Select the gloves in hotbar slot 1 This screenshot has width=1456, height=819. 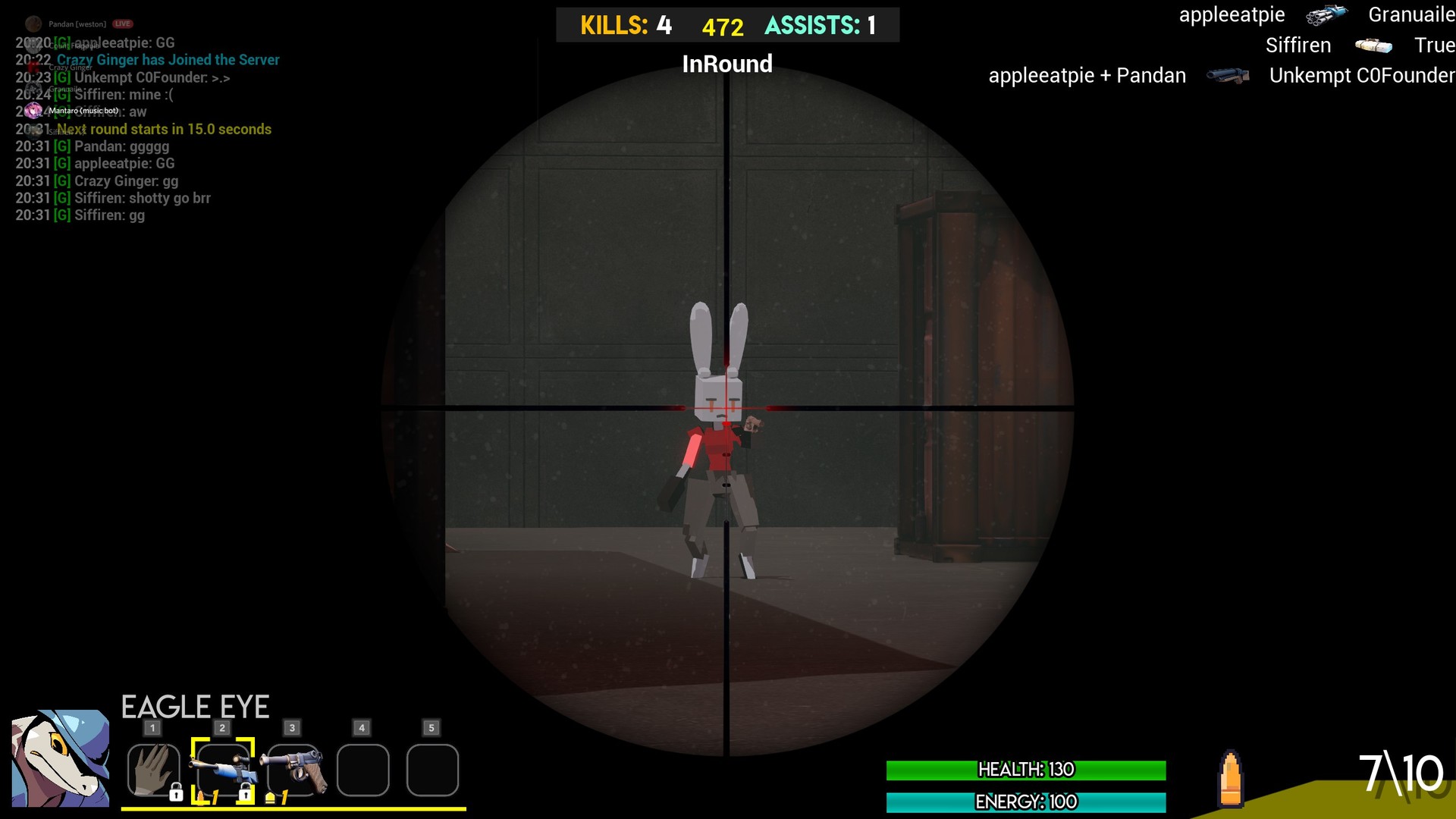click(153, 770)
